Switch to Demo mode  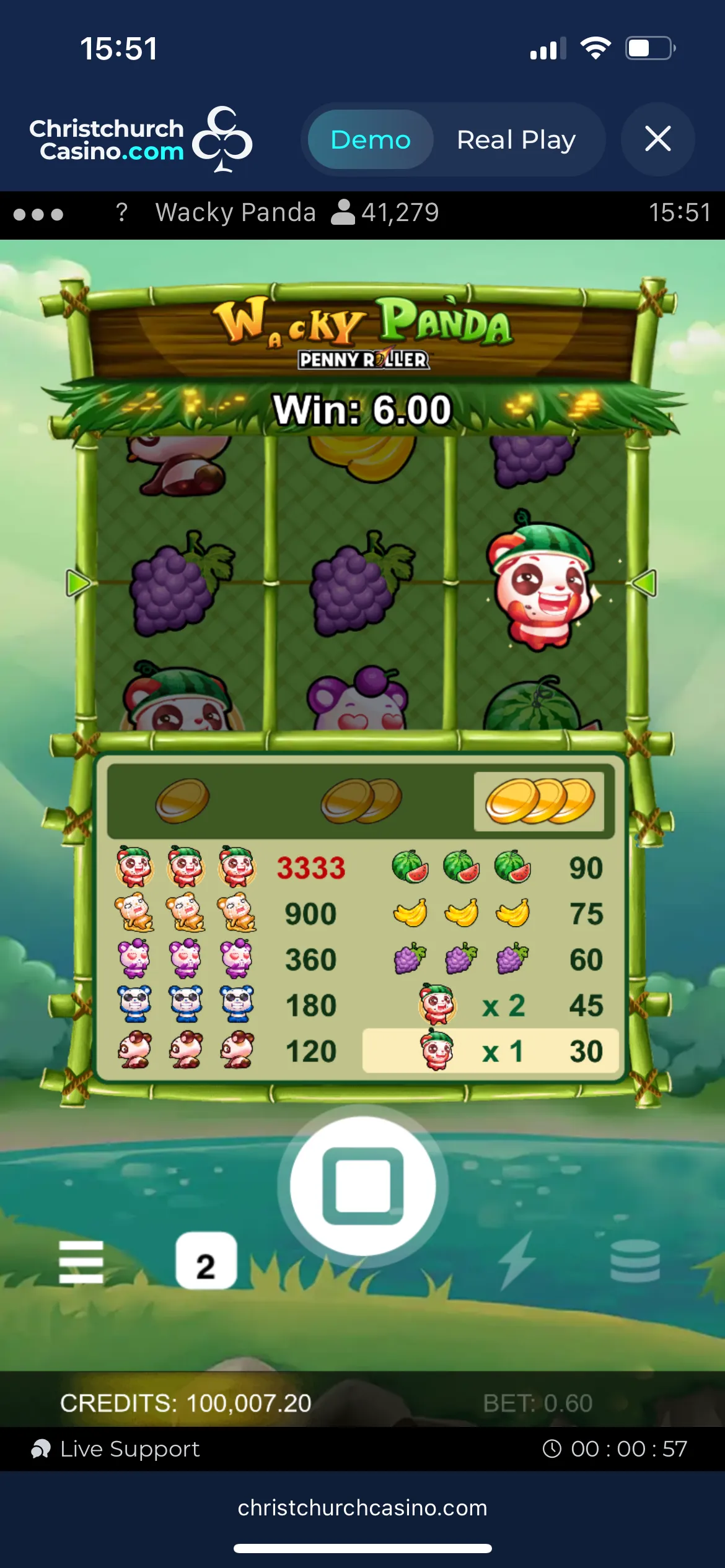click(370, 139)
